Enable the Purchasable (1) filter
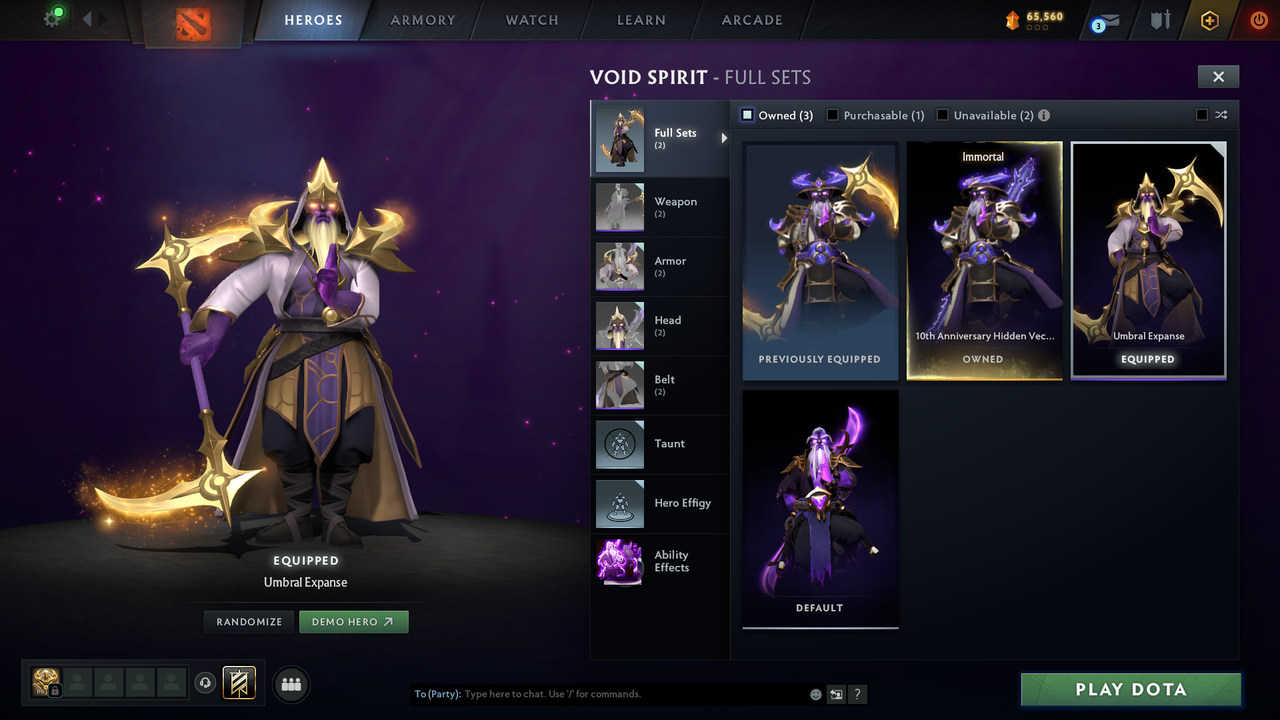The height and width of the screenshot is (720, 1280). [833, 115]
